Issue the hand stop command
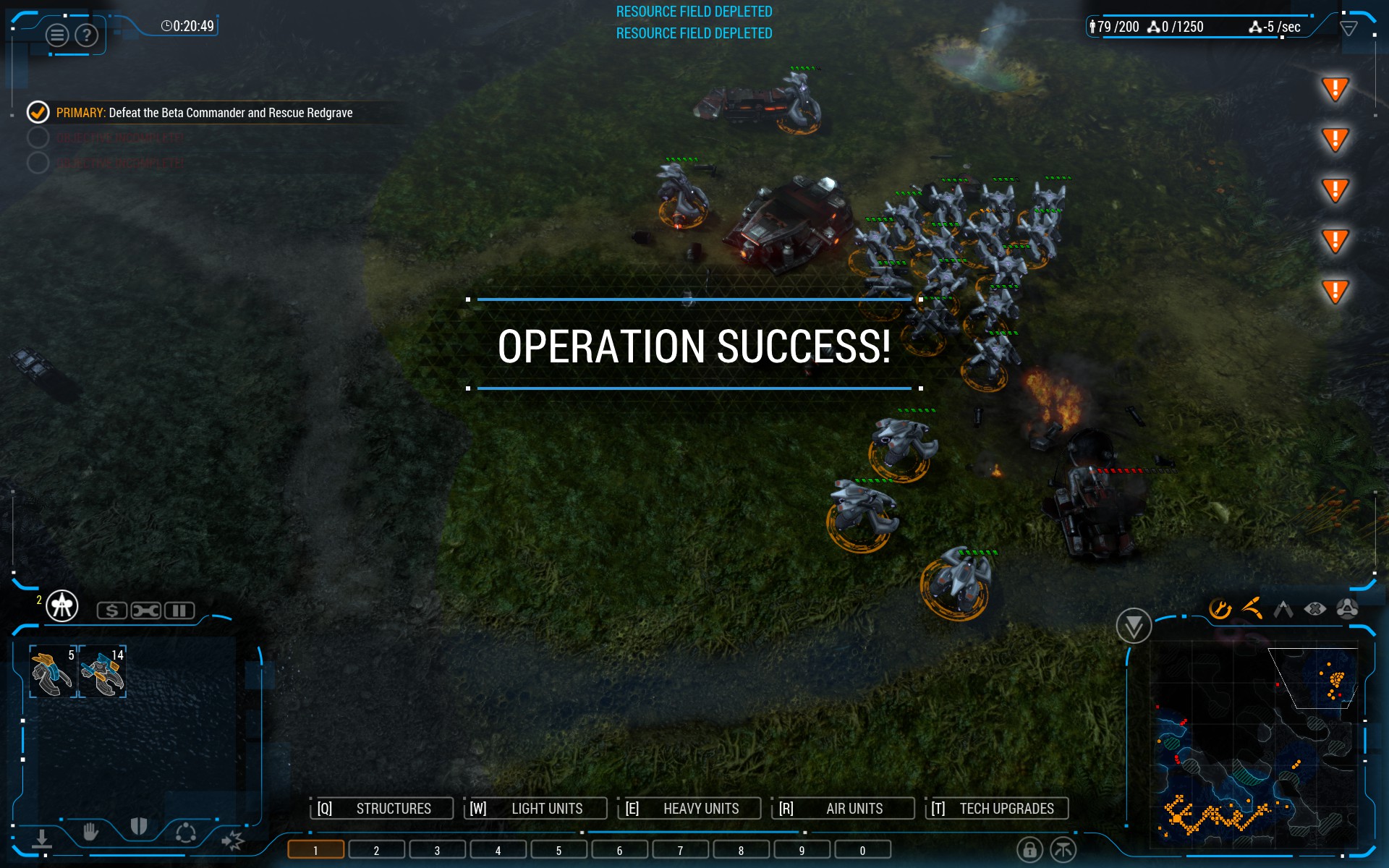This screenshot has height=868, width=1389. point(90,832)
